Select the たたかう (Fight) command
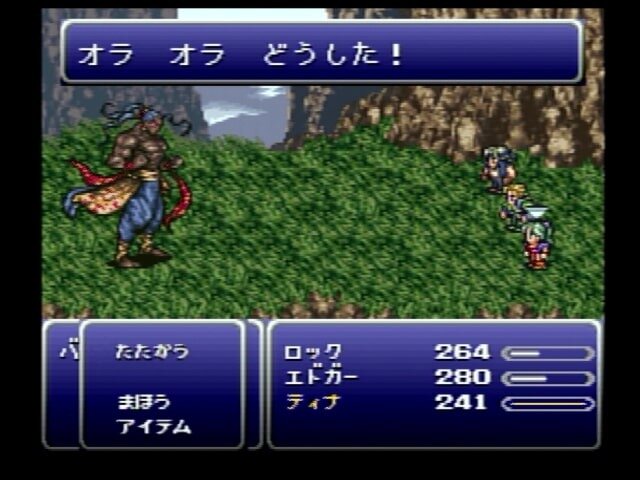 (151, 352)
